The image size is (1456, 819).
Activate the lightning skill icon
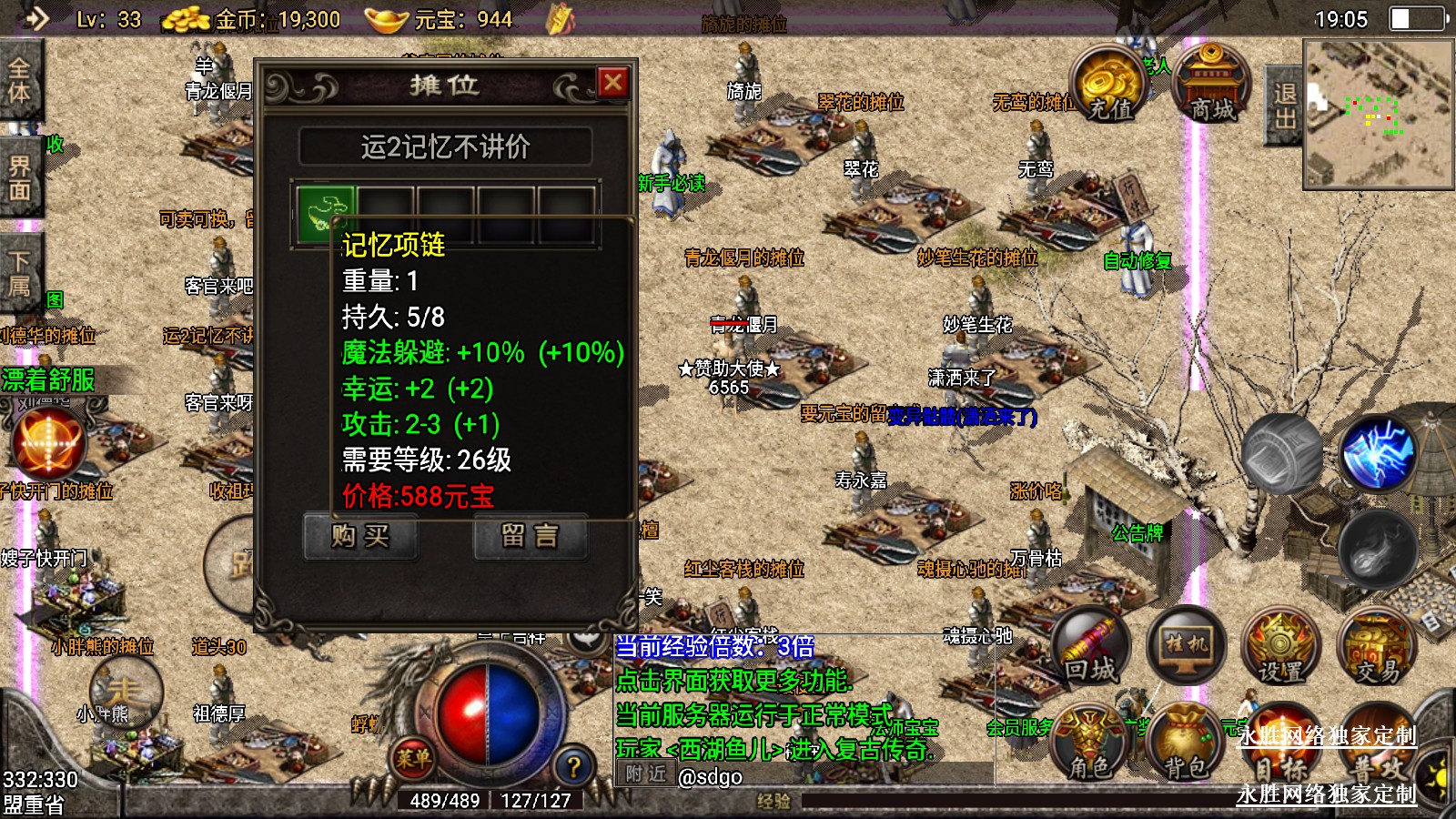1378,452
